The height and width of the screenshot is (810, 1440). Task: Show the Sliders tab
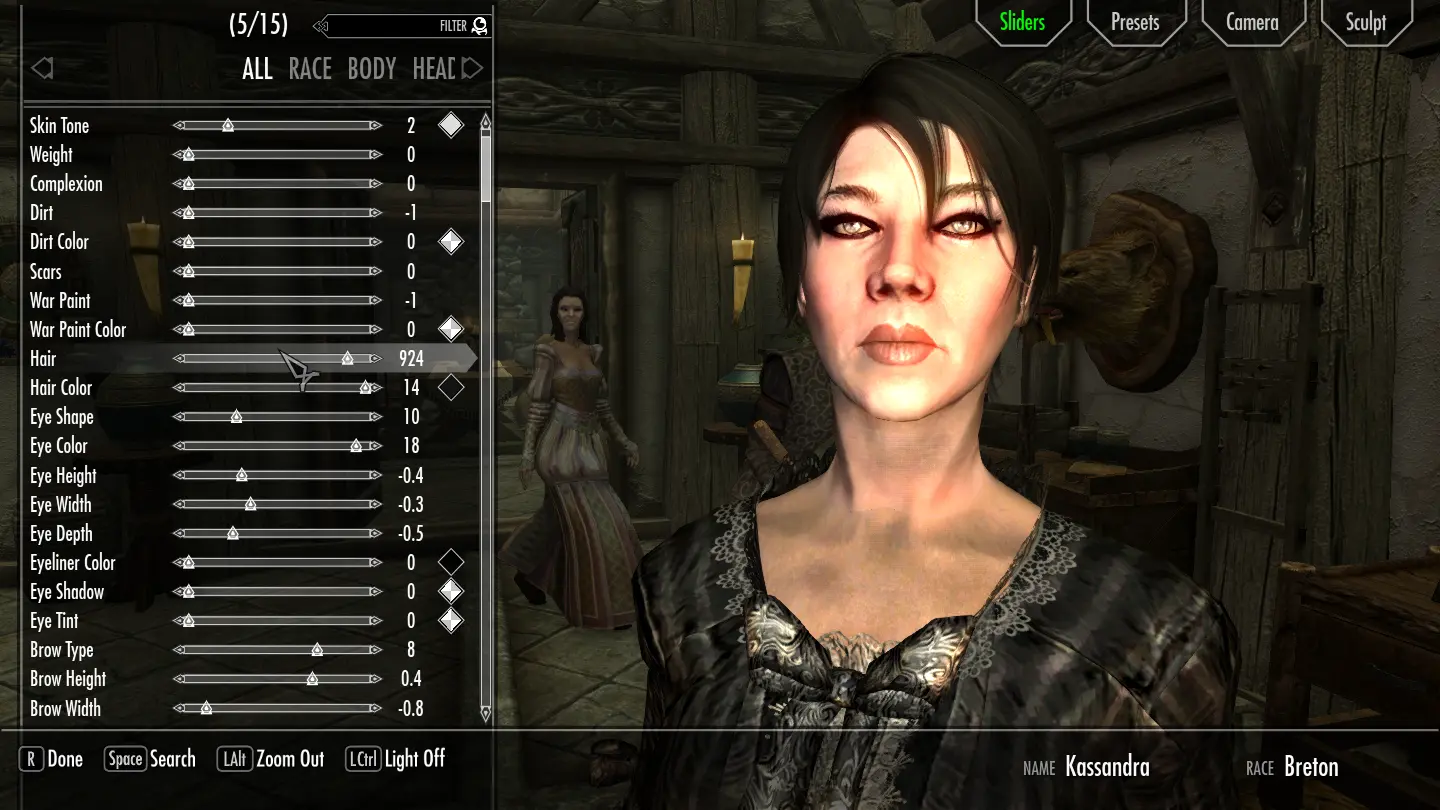click(1022, 22)
